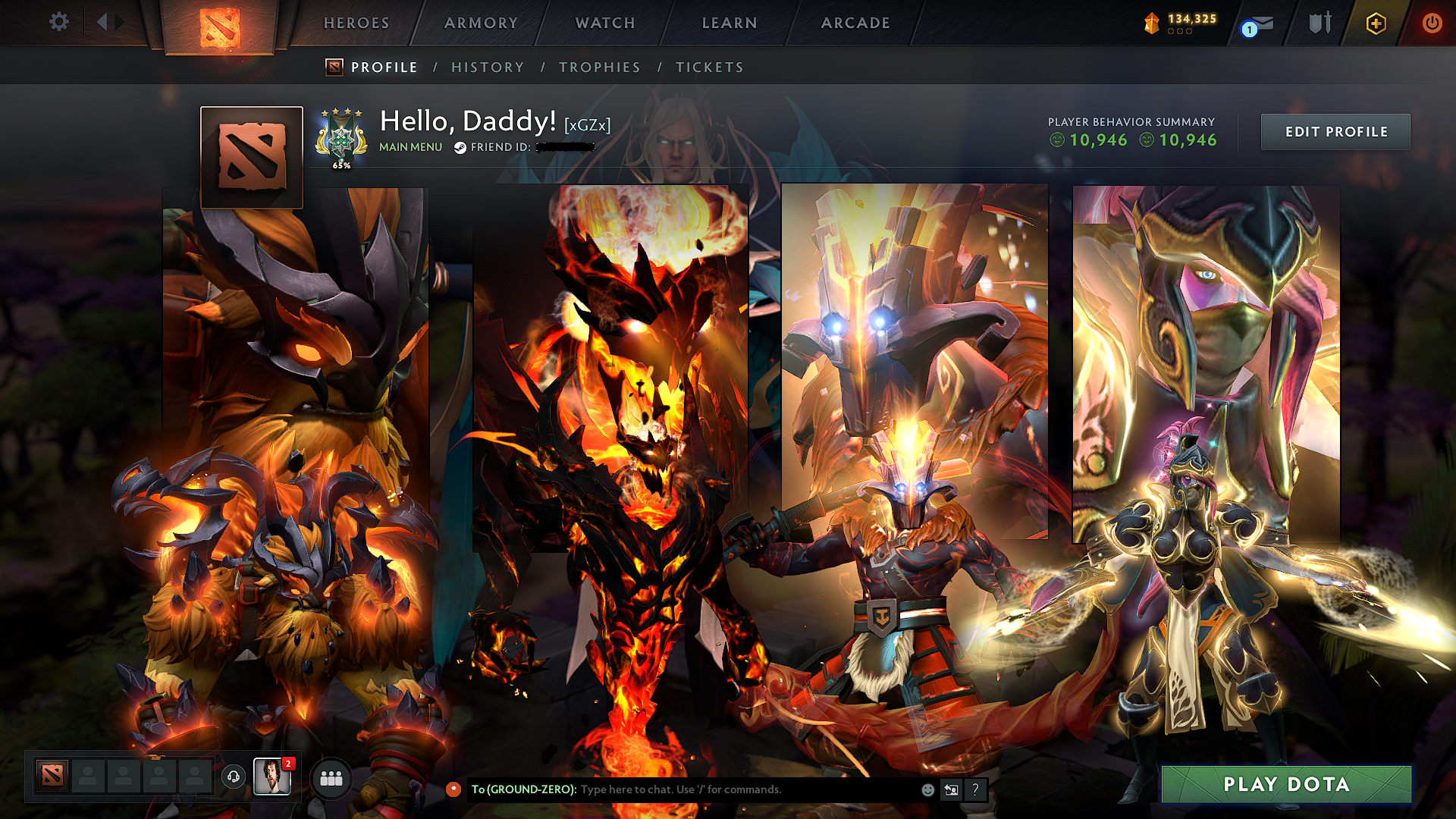
Task: Open the emoticon picker in chat bar
Action: (927, 789)
